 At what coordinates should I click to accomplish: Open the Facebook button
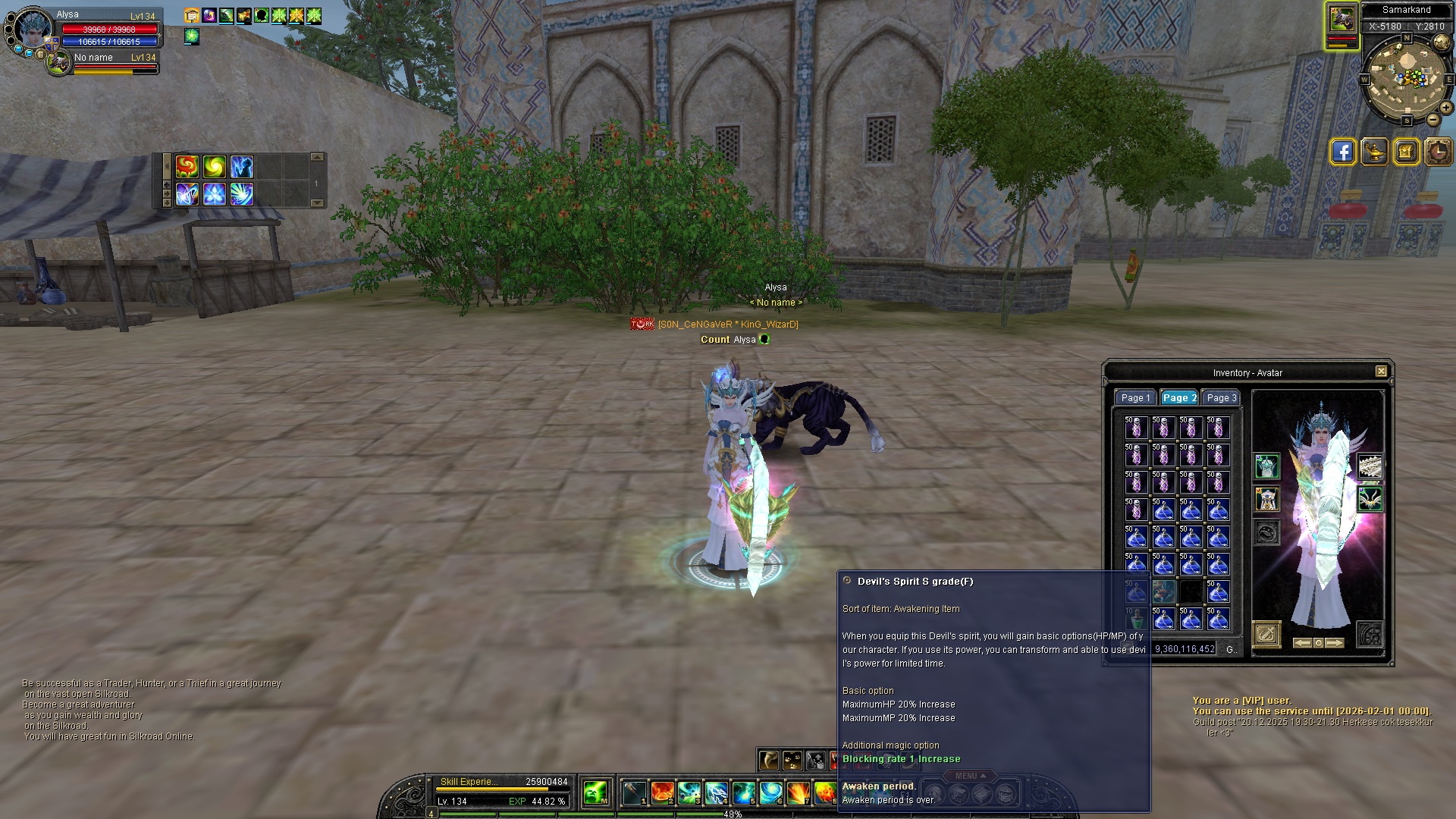(x=1342, y=152)
